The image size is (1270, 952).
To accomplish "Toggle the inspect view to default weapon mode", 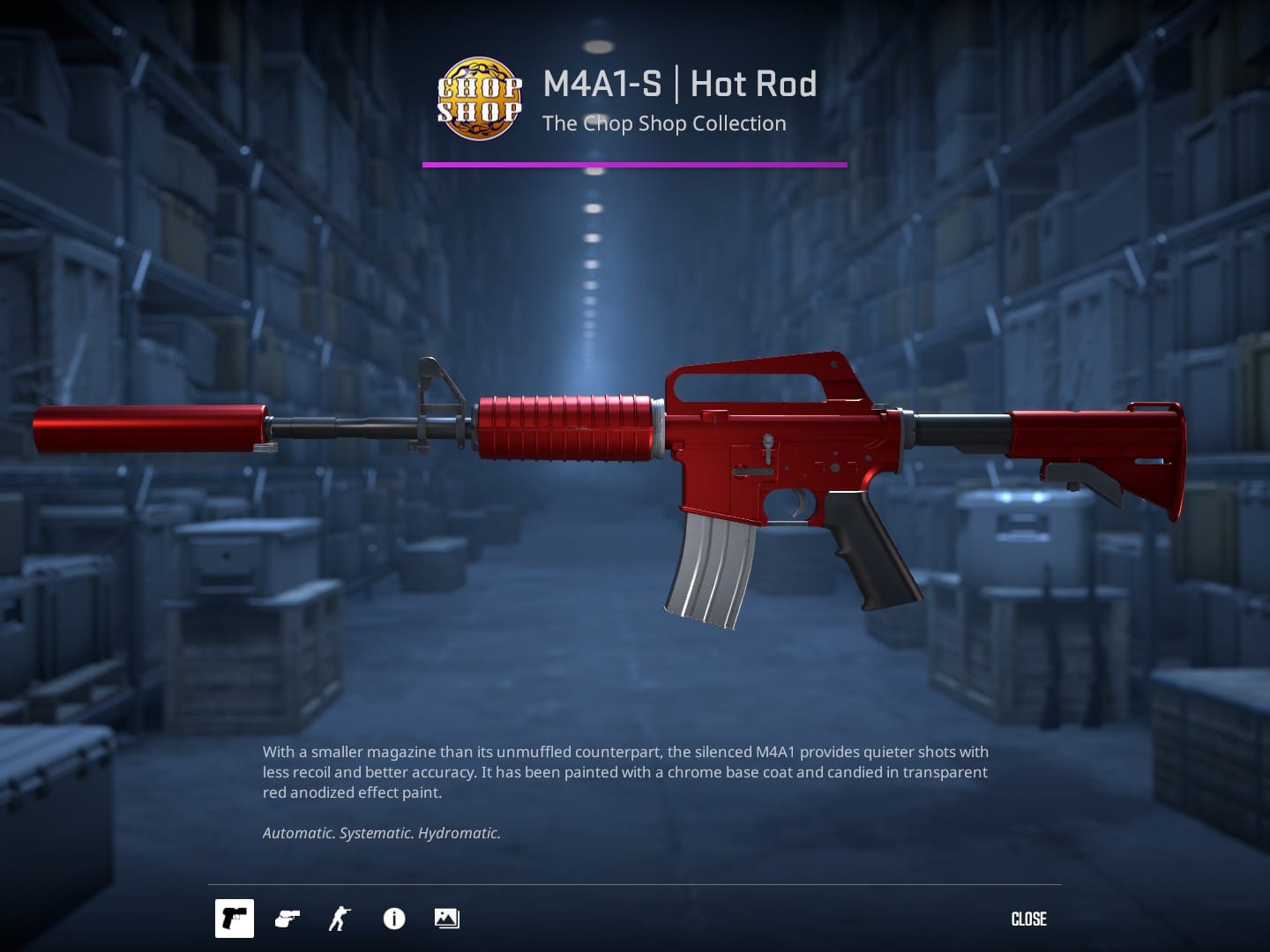I will pos(234,919).
